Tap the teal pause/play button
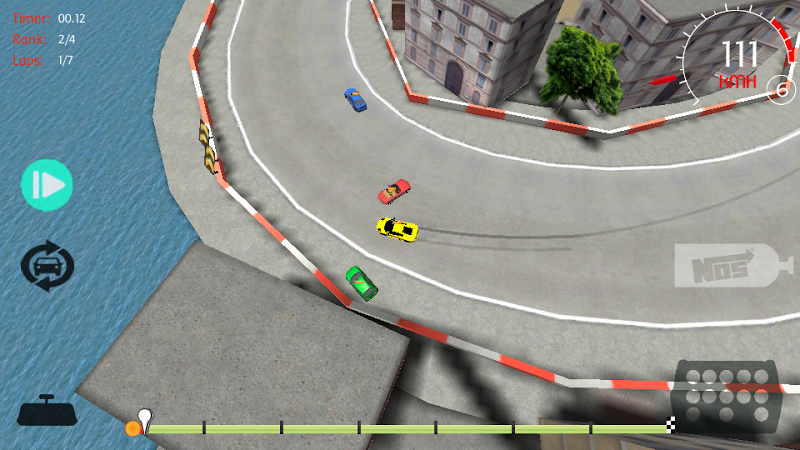800x450 pixels. click(x=47, y=185)
